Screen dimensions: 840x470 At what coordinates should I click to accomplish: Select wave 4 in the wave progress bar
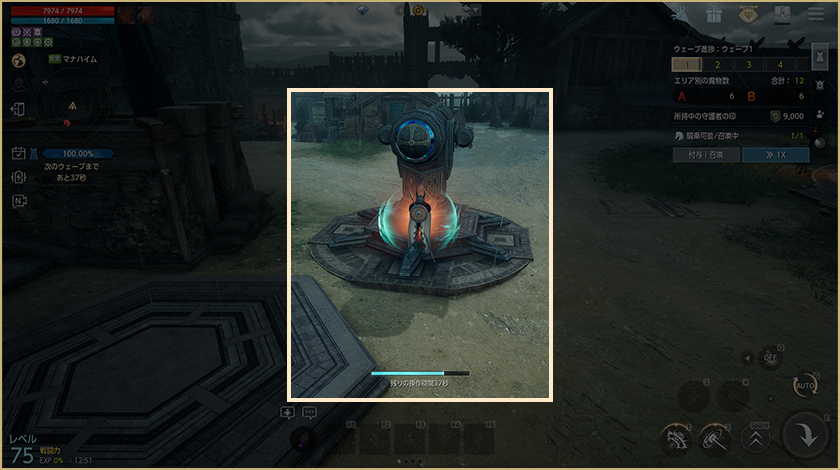tap(780, 64)
